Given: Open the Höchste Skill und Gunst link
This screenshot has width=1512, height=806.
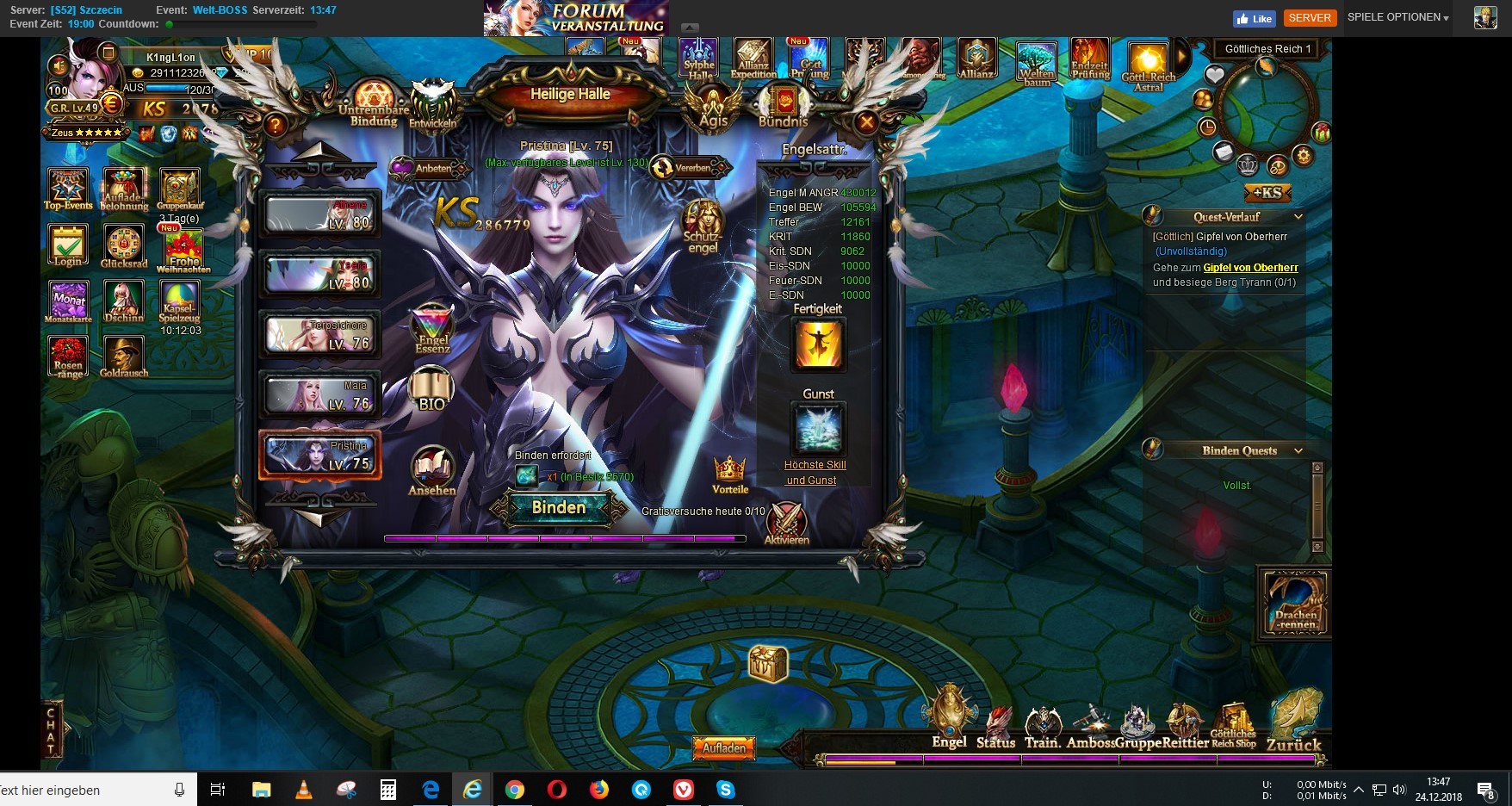Looking at the screenshot, I should (815, 473).
